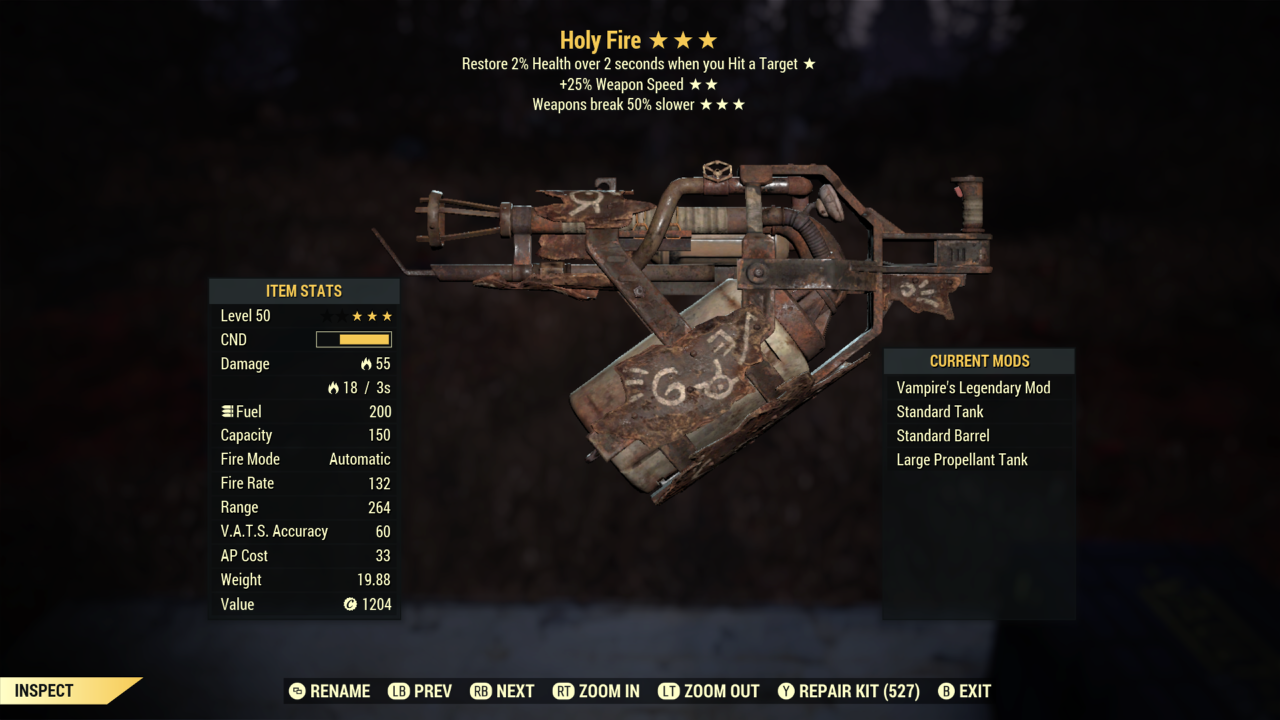Select Vampire's Legendary Mod entry
The height and width of the screenshot is (720, 1280).
click(x=973, y=387)
